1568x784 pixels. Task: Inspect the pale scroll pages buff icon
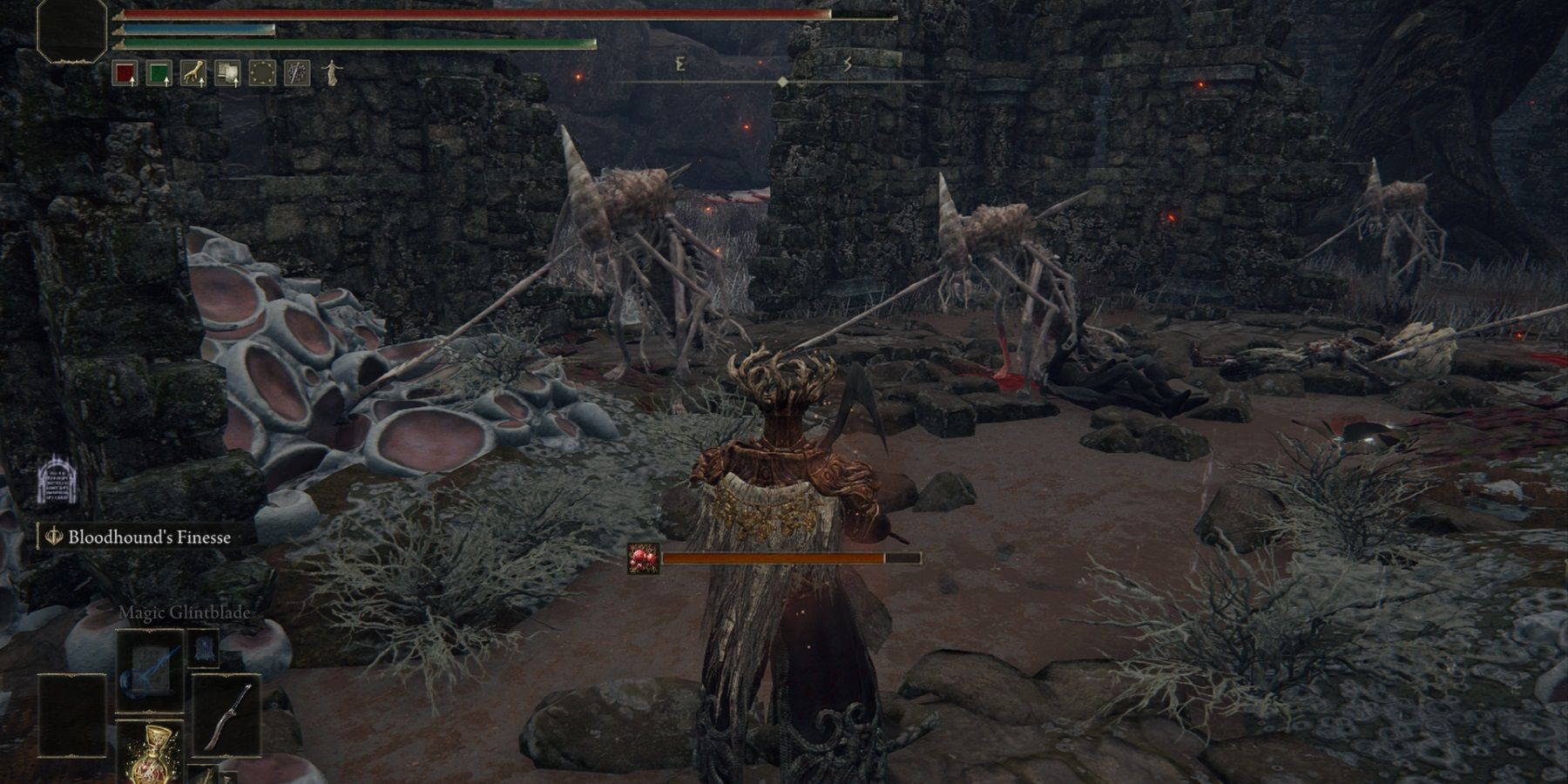click(x=228, y=74)
